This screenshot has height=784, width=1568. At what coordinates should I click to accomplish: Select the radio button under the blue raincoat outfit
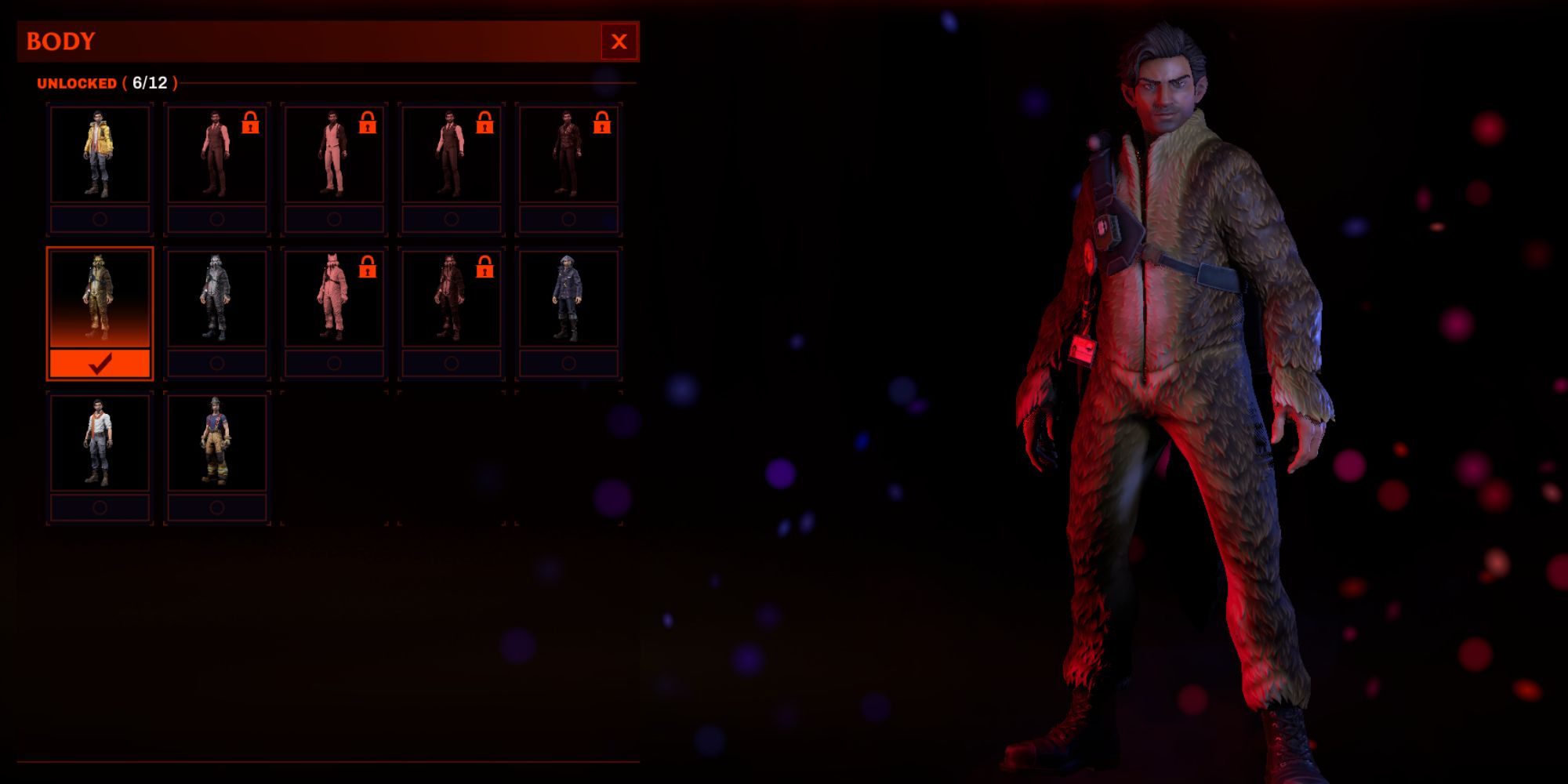tap(568, 361)
